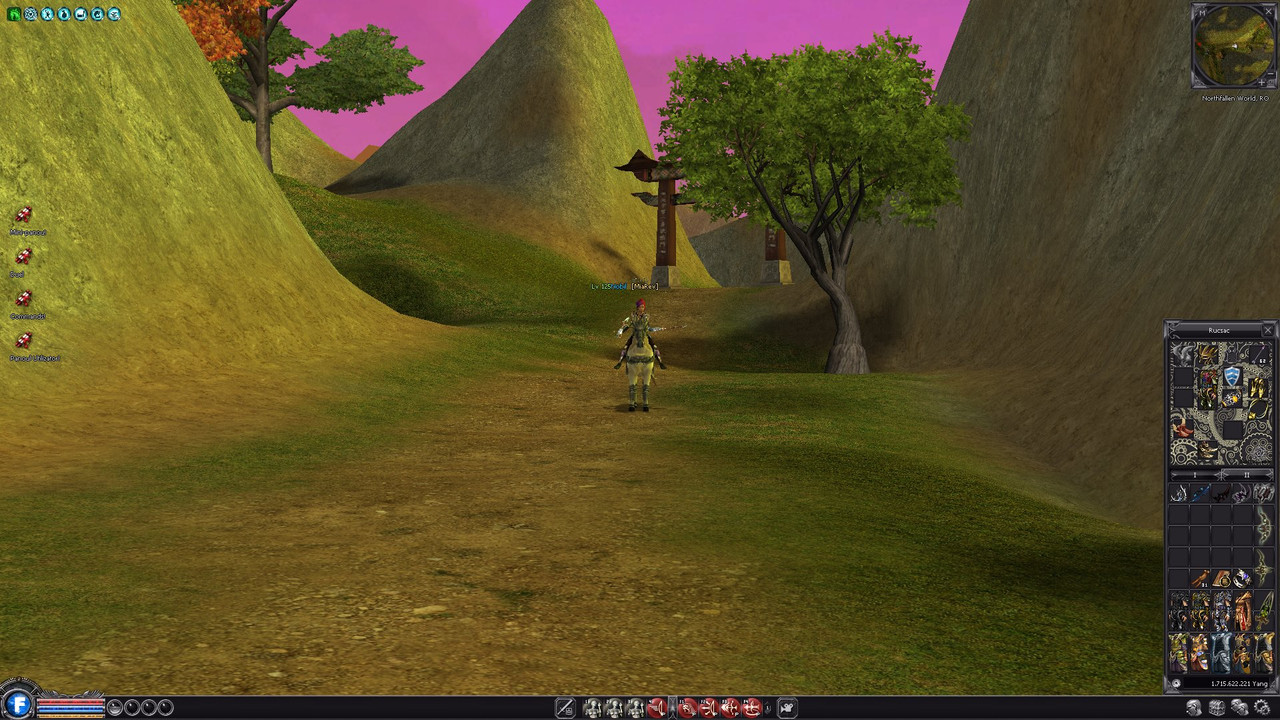Toggle the camera mode button on the taskbar
Viewport: 1280px width, 720px height.
[787, 708]
